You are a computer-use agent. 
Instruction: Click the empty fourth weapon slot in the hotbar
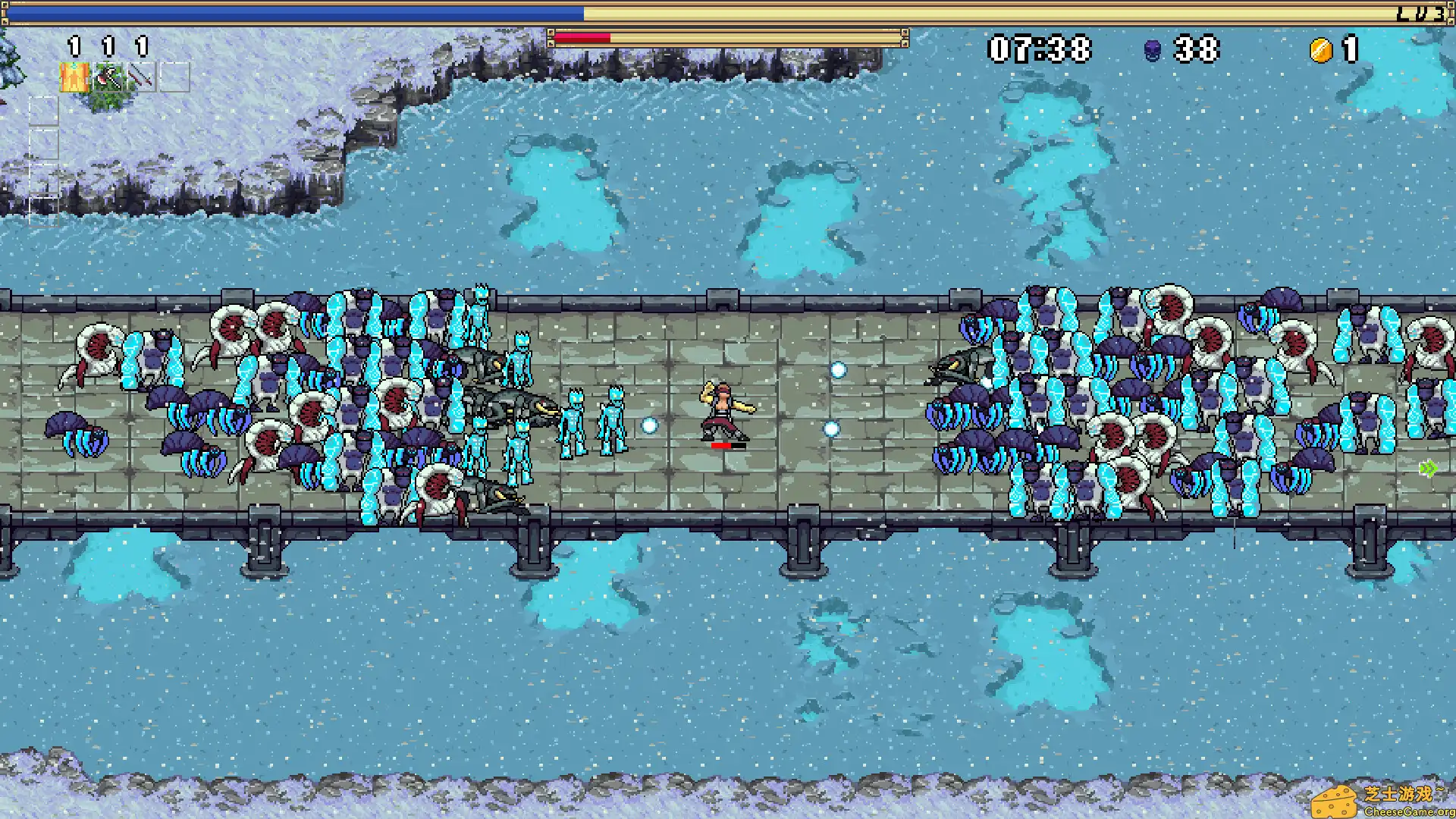click(x=176, y=78)
